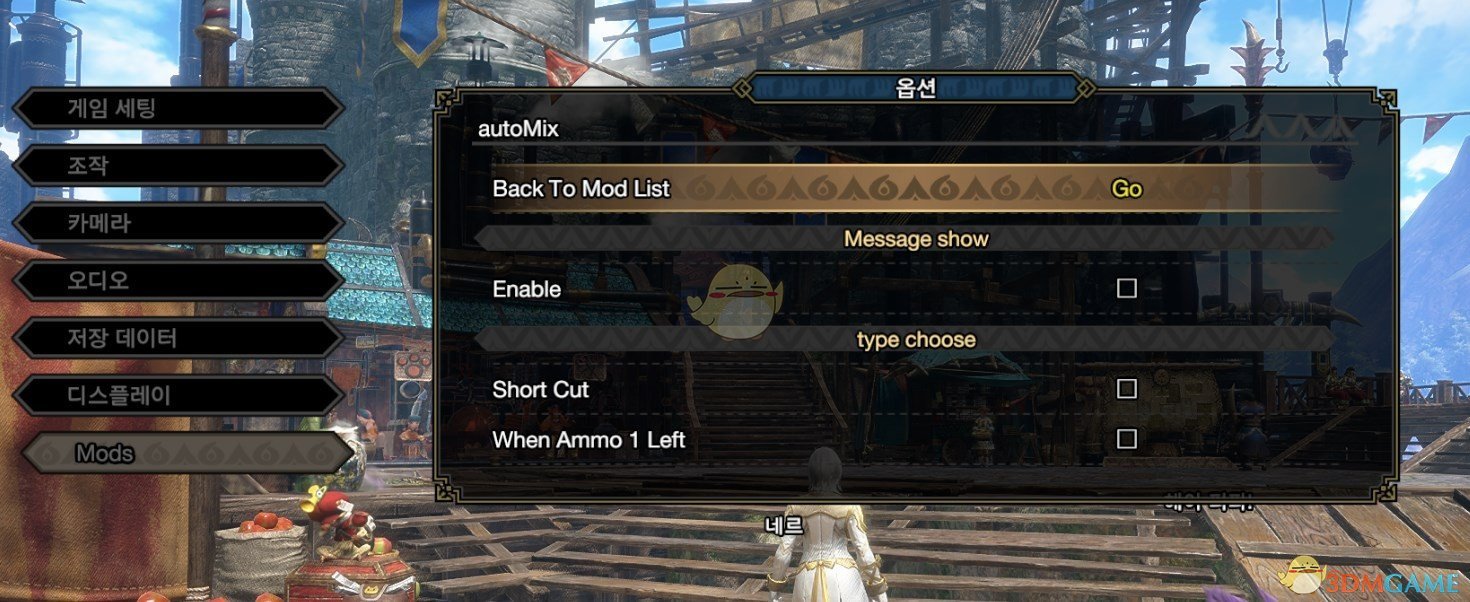The width and height of the screenshot is (1470, 602).
Task: Tick the Short Cut checkbox
Action: coord(1127,389)
